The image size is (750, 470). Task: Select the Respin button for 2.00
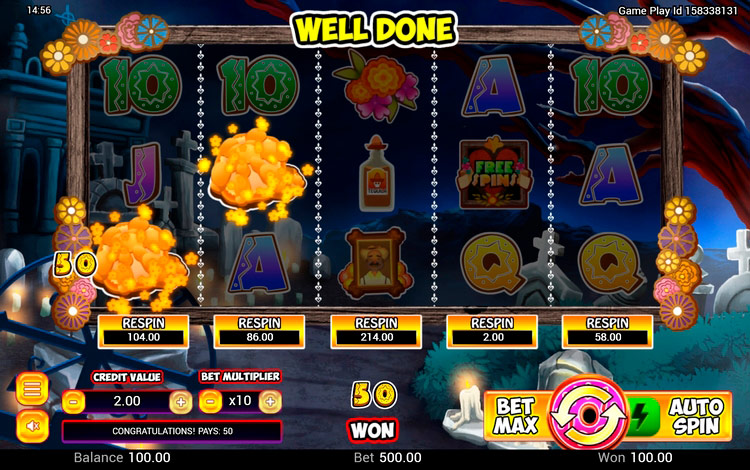tap(491, 331)
